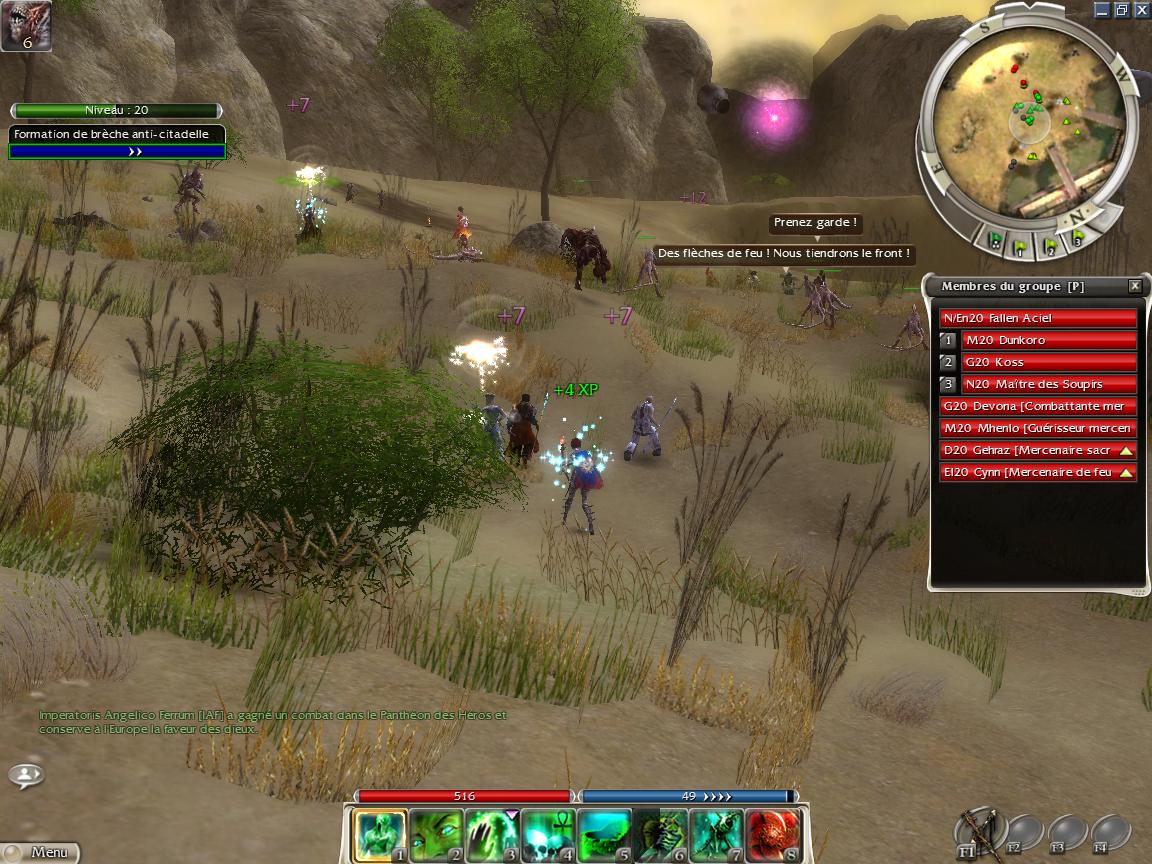Select Cynn fire mercenary row
Viewport: 1152px width, 864px height.
click(x=1030, y=472)
